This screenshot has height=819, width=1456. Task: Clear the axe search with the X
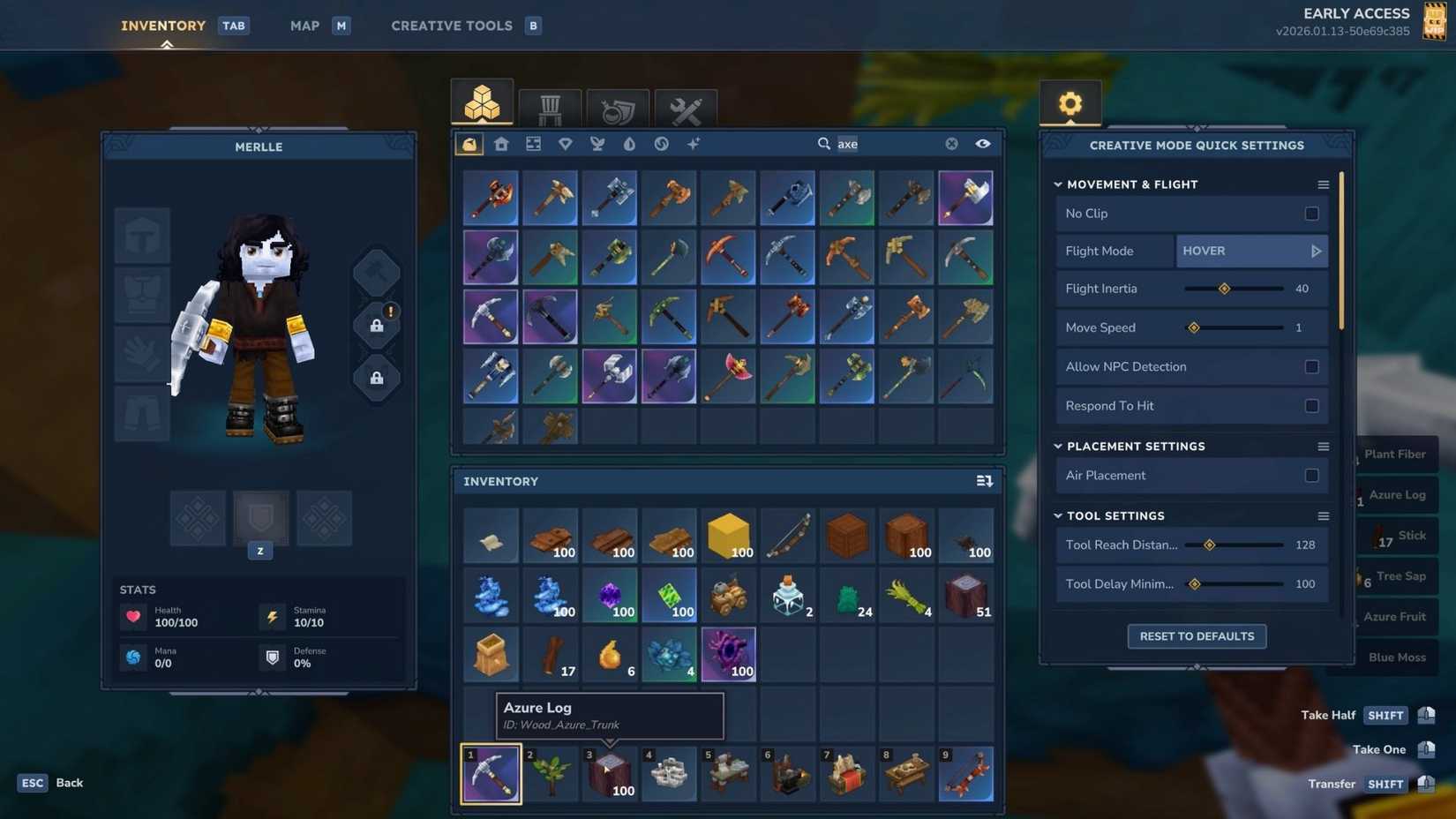click(951, 143)
